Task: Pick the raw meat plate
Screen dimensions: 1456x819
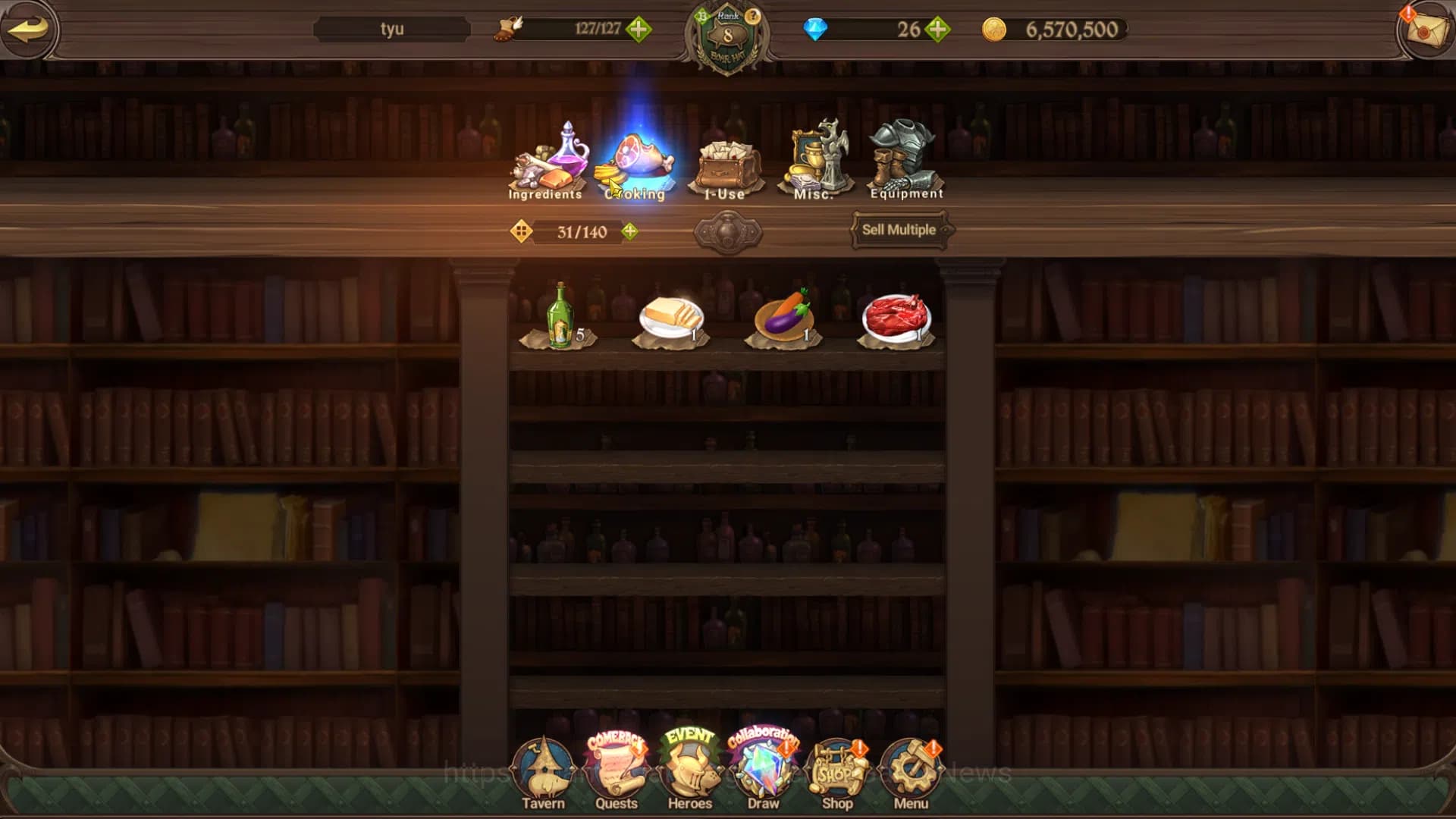Action: pyautogui.click(x=896, y=318)
